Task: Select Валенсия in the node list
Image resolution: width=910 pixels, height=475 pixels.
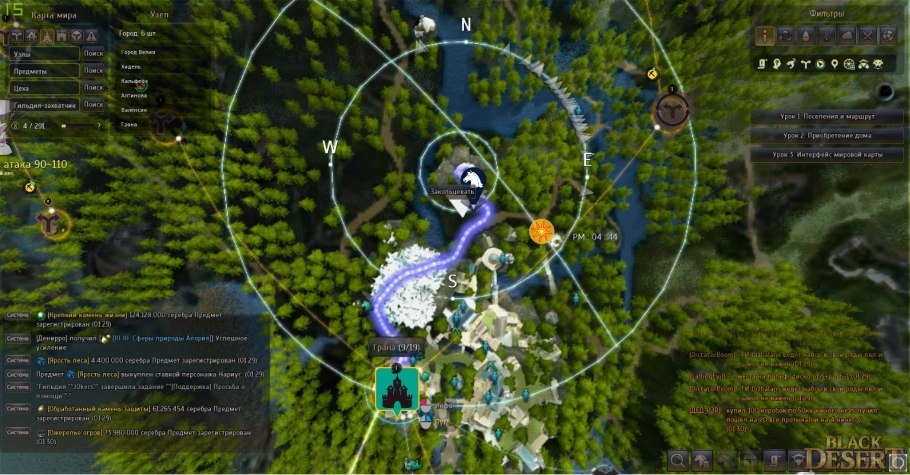Action: coord(134,110)
